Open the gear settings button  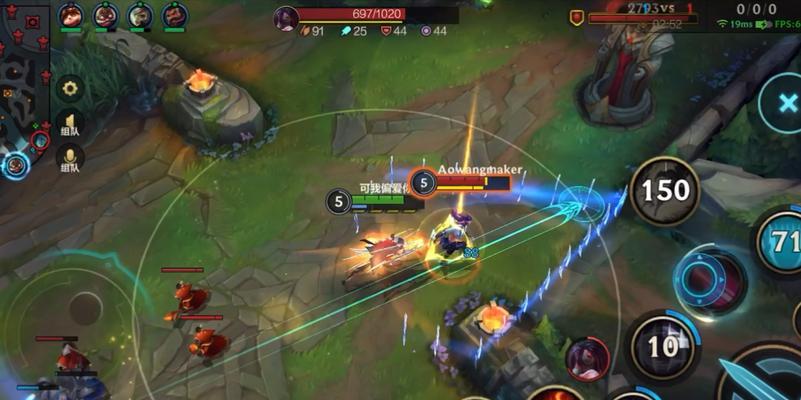click(70, 88)
